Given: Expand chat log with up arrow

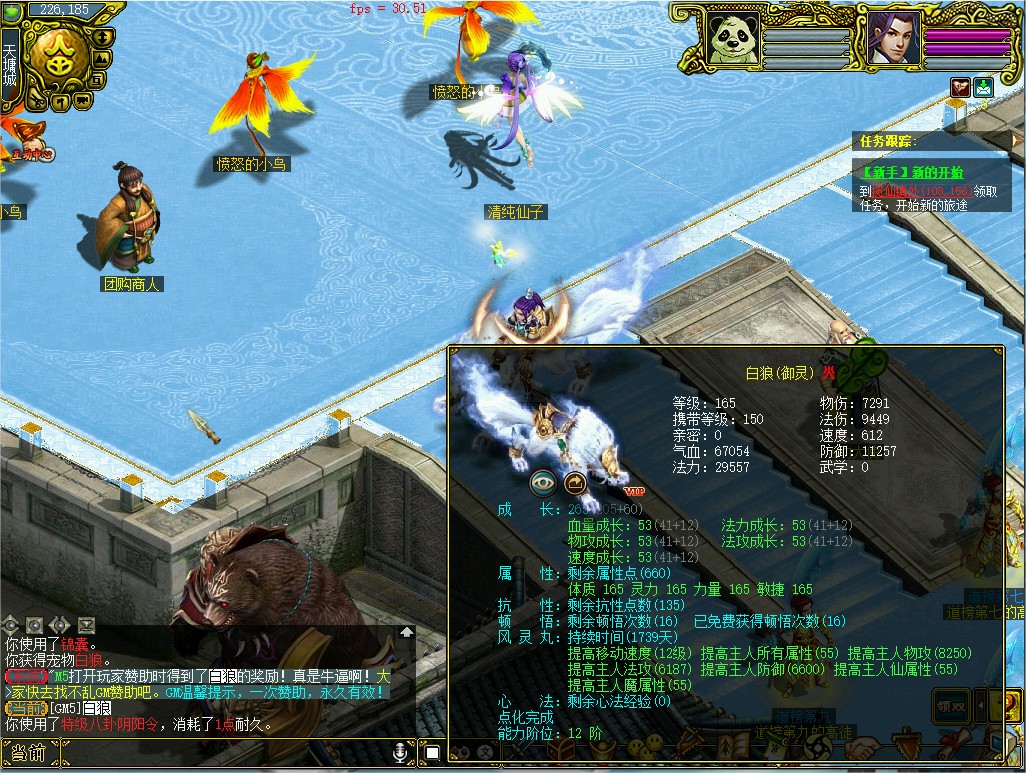Looking at the screenshot, I should [x=406, y=632].
